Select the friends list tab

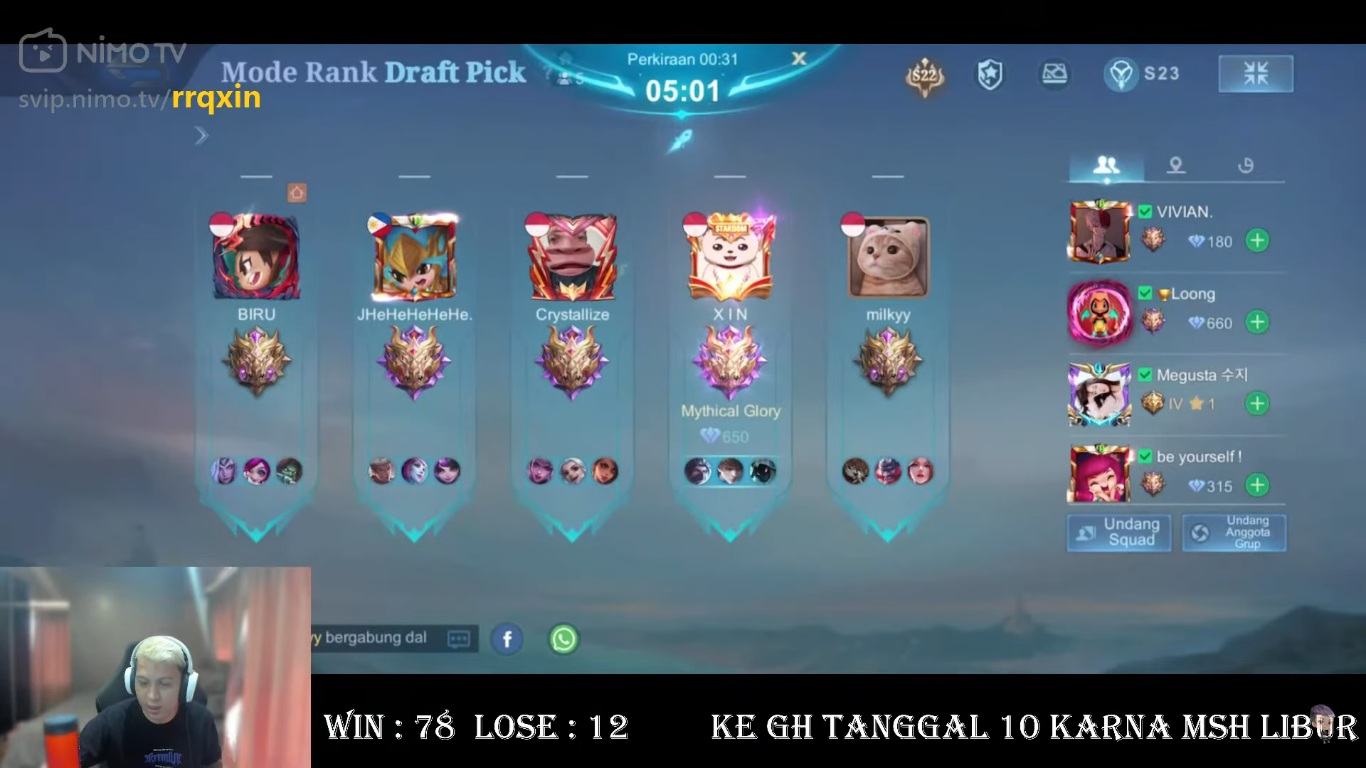coord(1105,165)
